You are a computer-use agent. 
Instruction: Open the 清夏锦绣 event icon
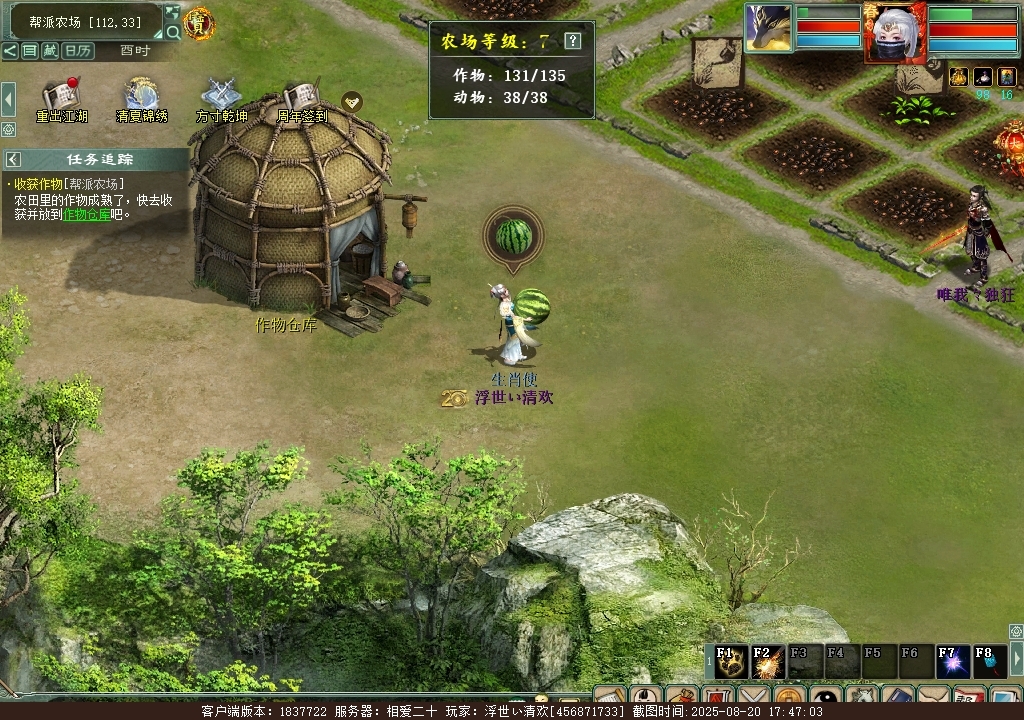coord(141,97)
